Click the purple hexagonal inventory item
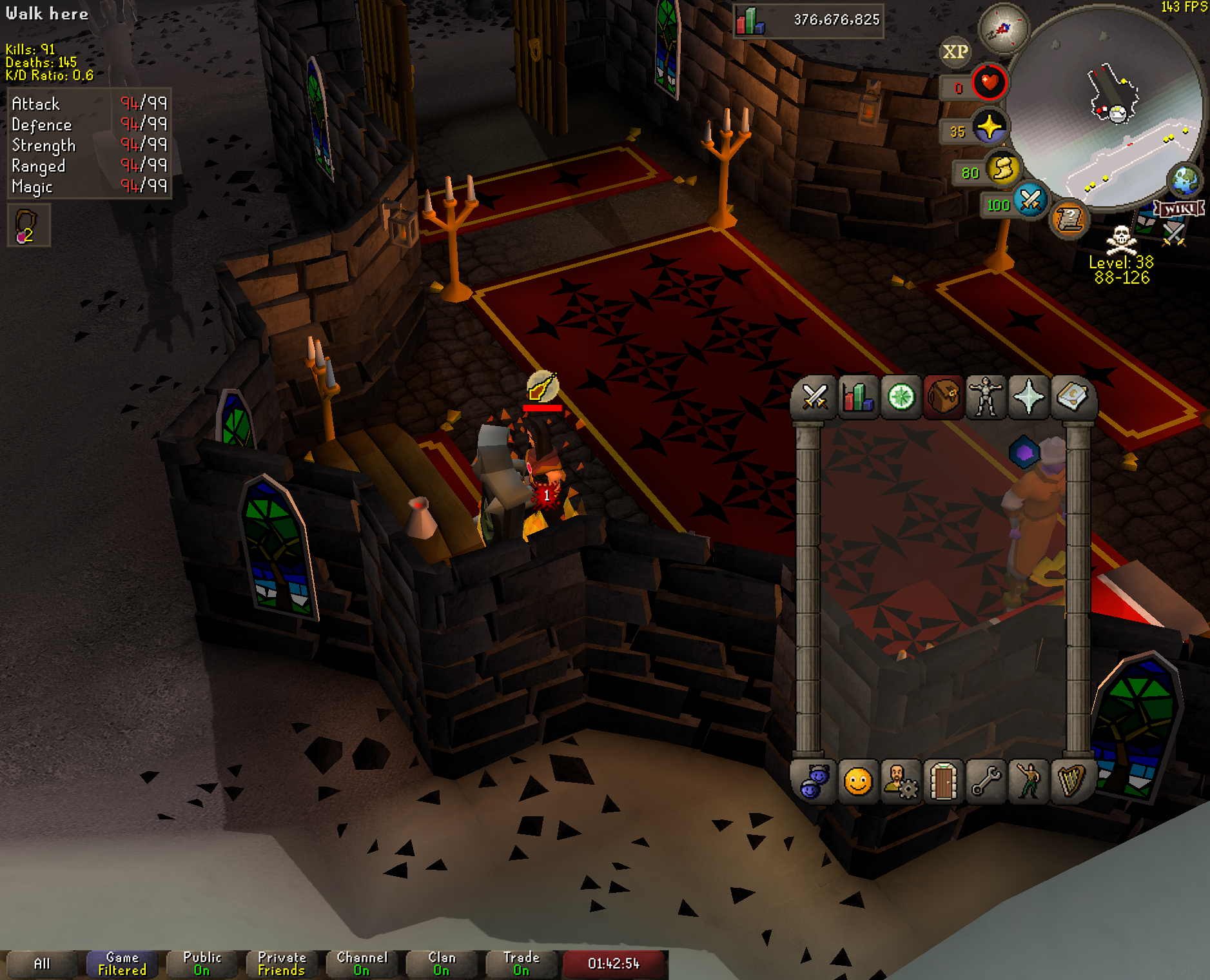1210x980 pixels. (x=1024, y=453)
